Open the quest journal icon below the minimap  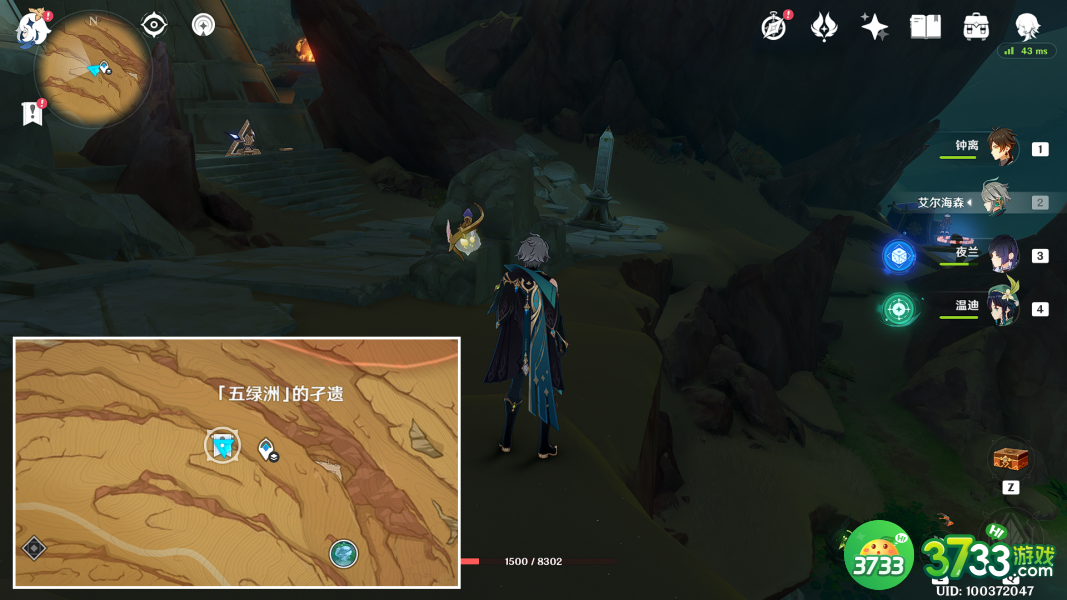point(33,114)
